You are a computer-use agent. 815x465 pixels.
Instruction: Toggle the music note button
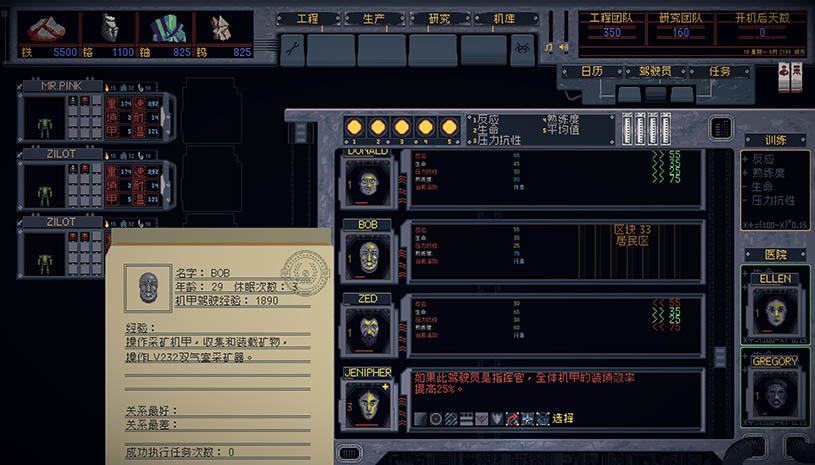tap(549, 47)
